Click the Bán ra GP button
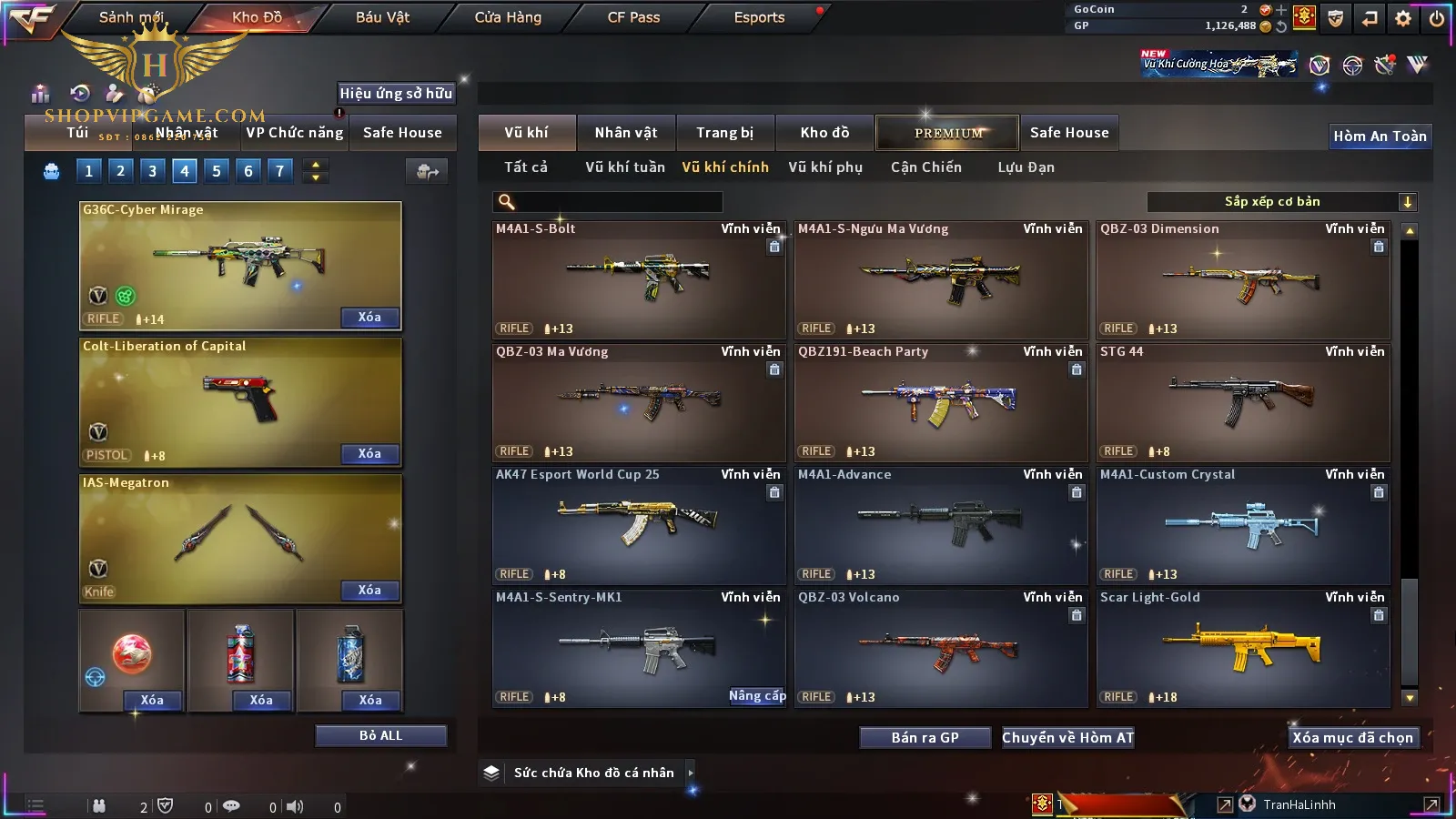This screenshot has width=1456, height=819. pos(925,738)
